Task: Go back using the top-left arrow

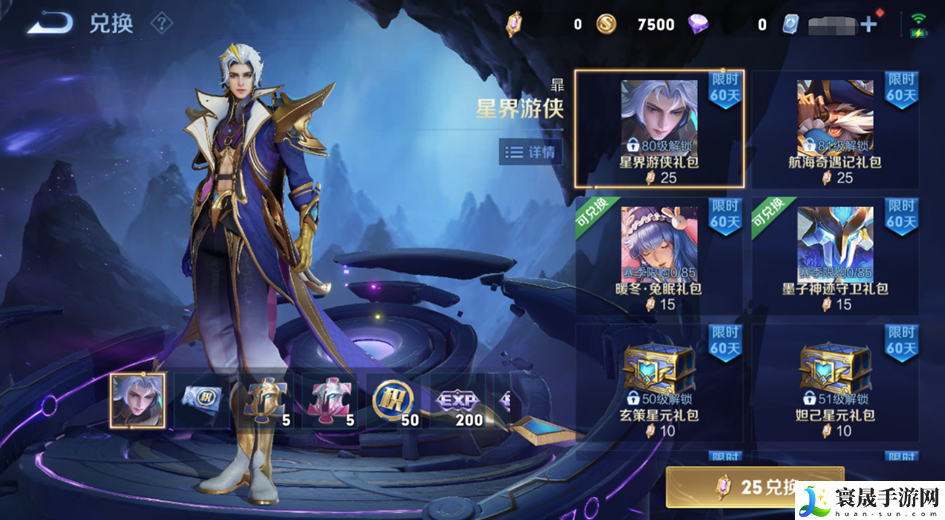Action: pos(49,23)
